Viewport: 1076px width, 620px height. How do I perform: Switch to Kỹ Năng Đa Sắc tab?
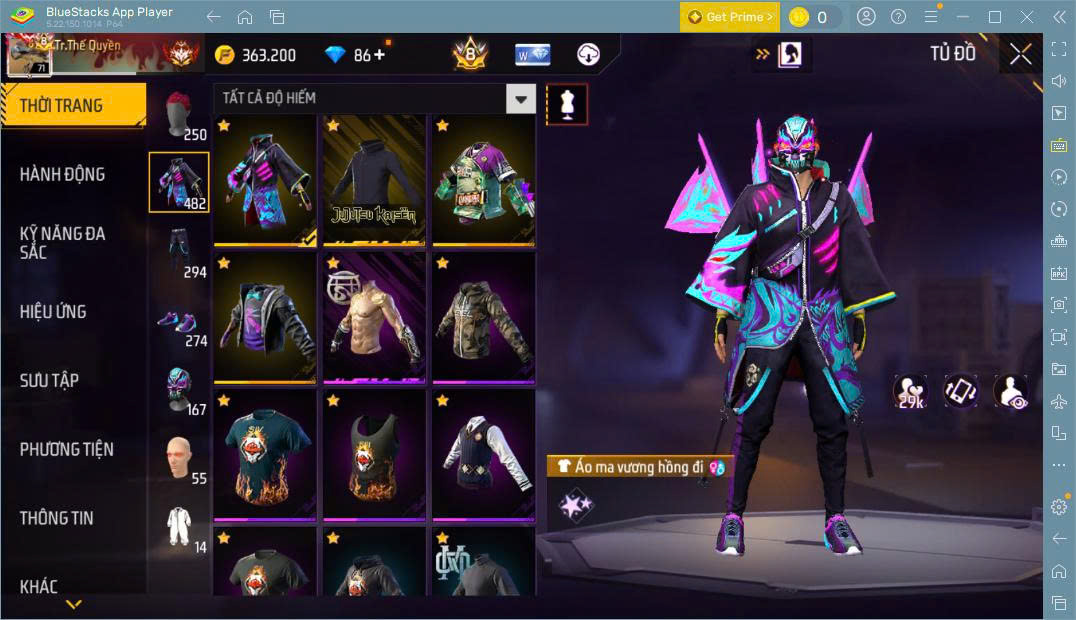[x=62, y=242]
